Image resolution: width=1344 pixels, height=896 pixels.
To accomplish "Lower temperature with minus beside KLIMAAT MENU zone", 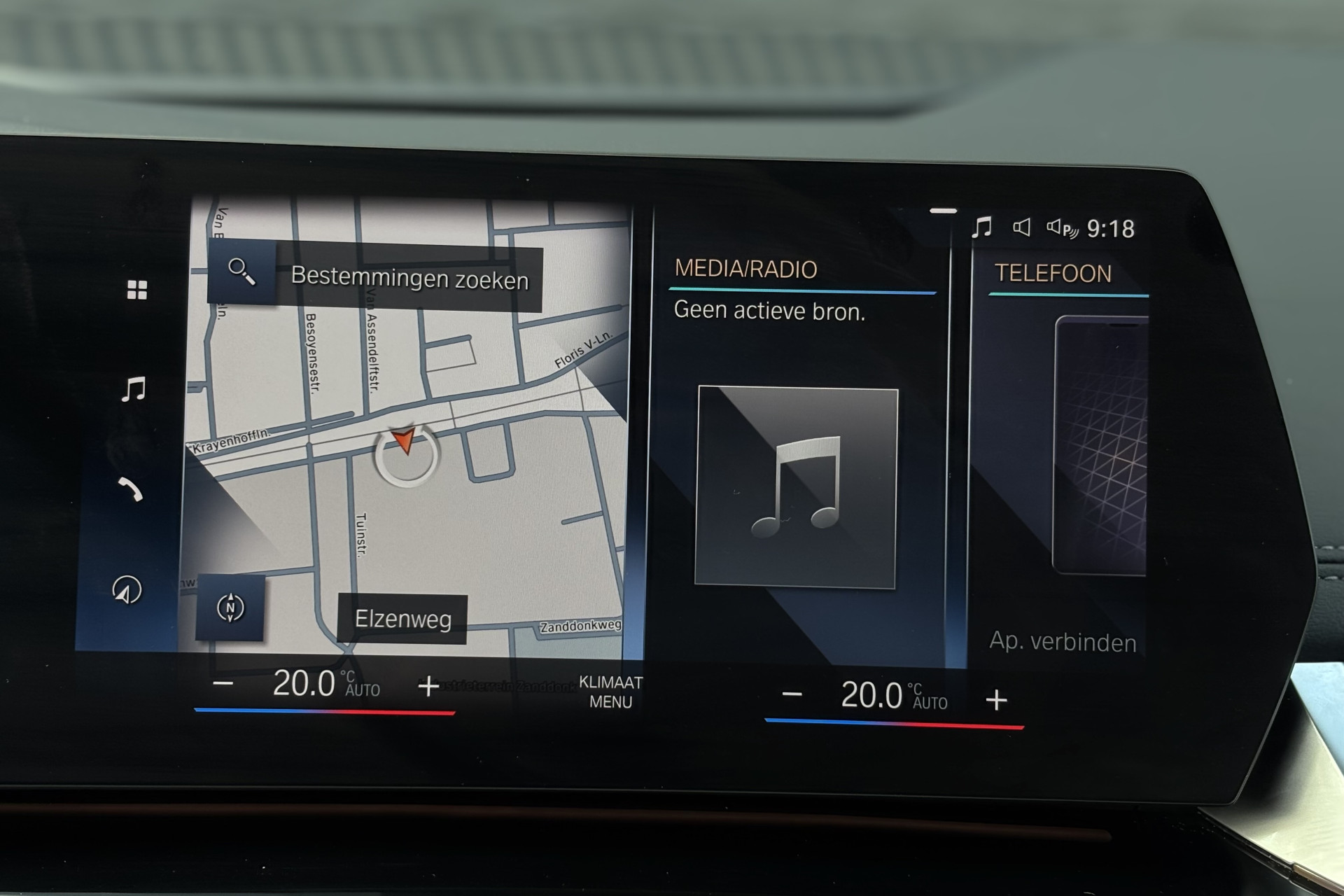I will [223, 682].
